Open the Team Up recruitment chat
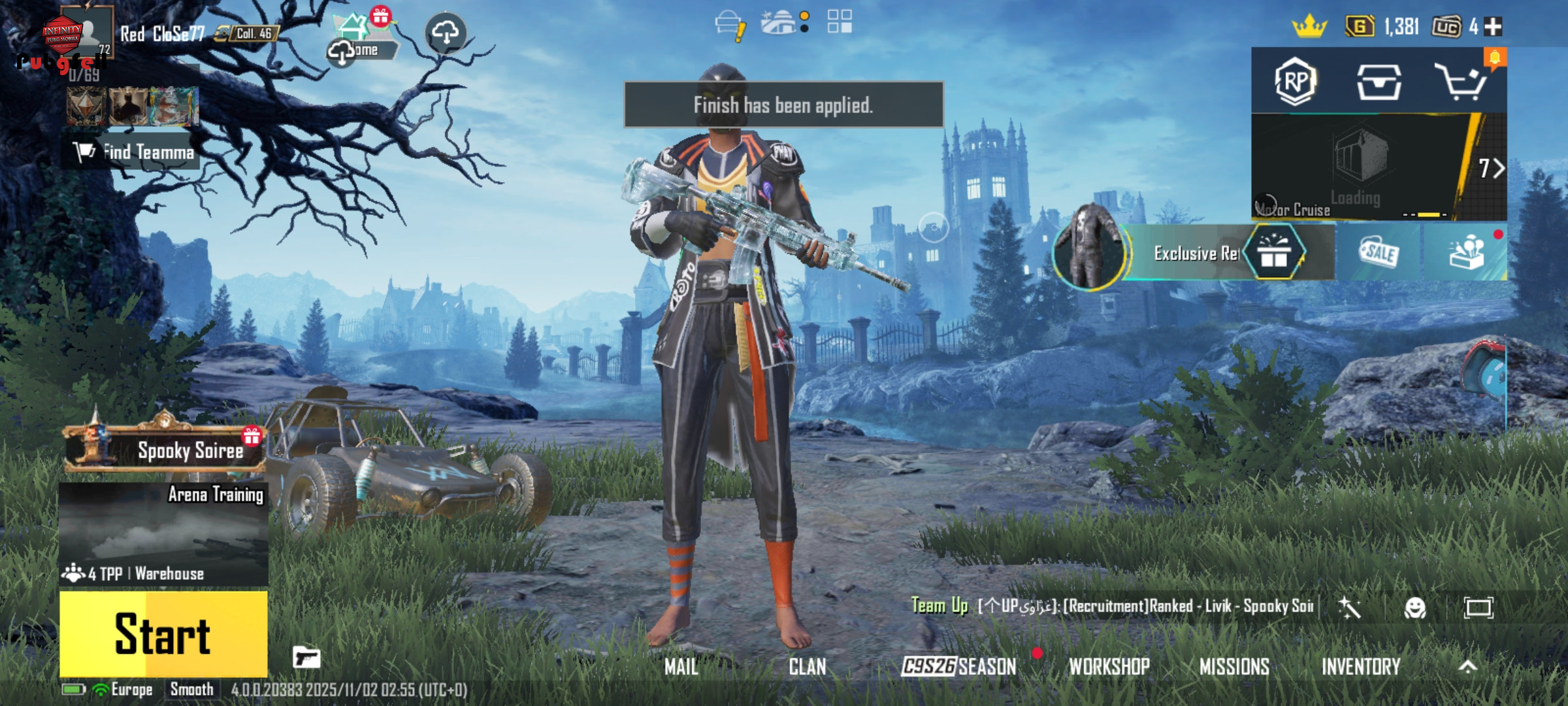 click(1111, 606)
